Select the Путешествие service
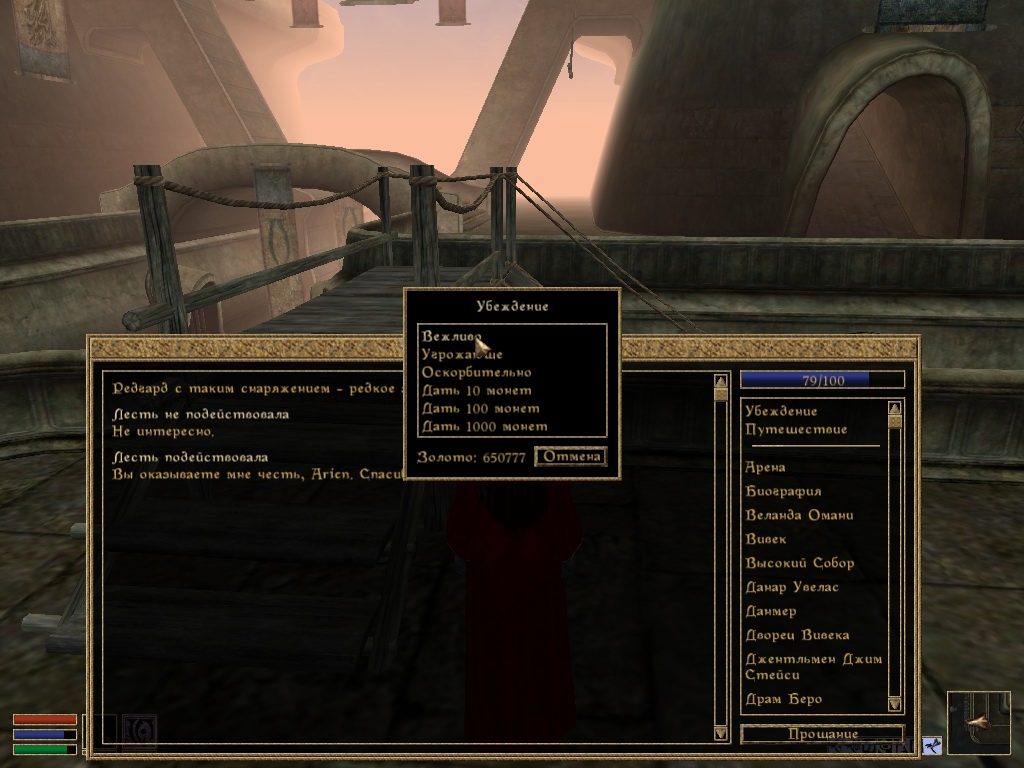The width and height of the screenshot is (1024, 768). point(796,429)
